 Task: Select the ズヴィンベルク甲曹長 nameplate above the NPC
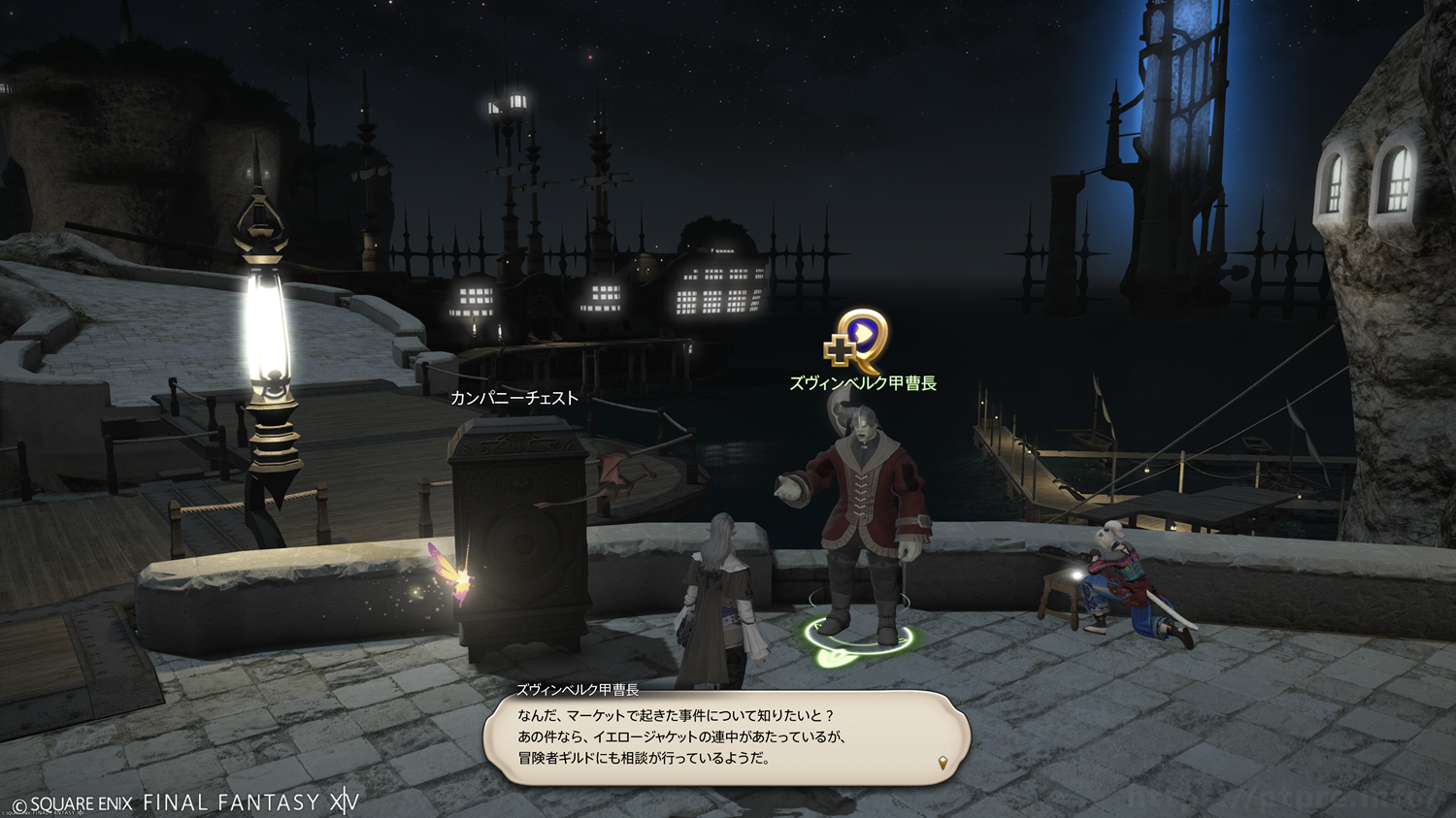pos(862,383)
